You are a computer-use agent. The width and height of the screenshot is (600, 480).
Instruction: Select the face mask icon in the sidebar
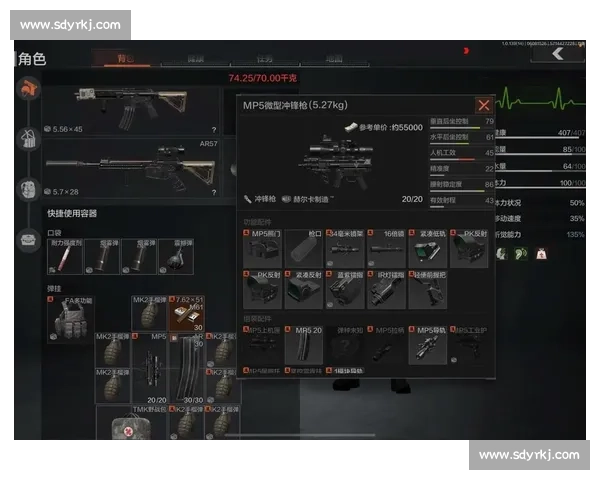coord(28,188)
